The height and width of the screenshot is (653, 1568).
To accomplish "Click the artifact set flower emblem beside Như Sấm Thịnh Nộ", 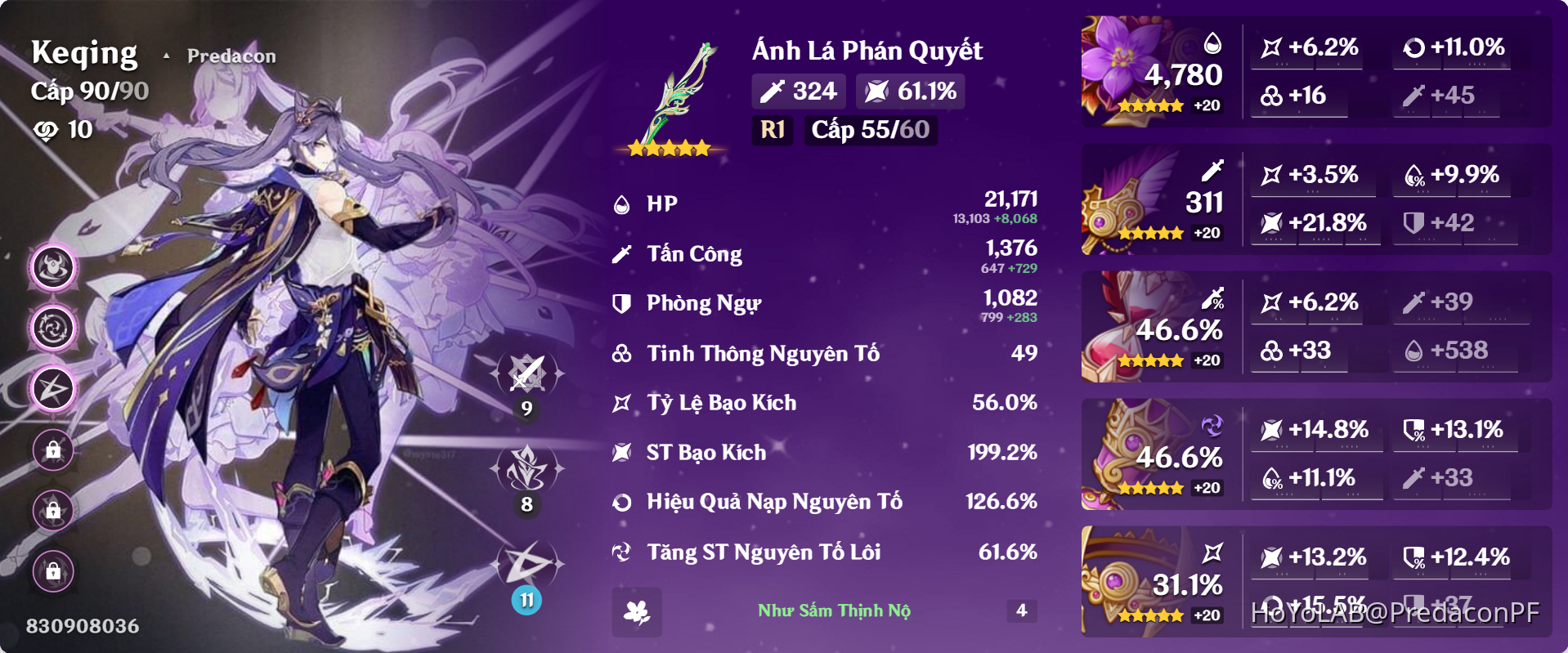I will point(636,611).
